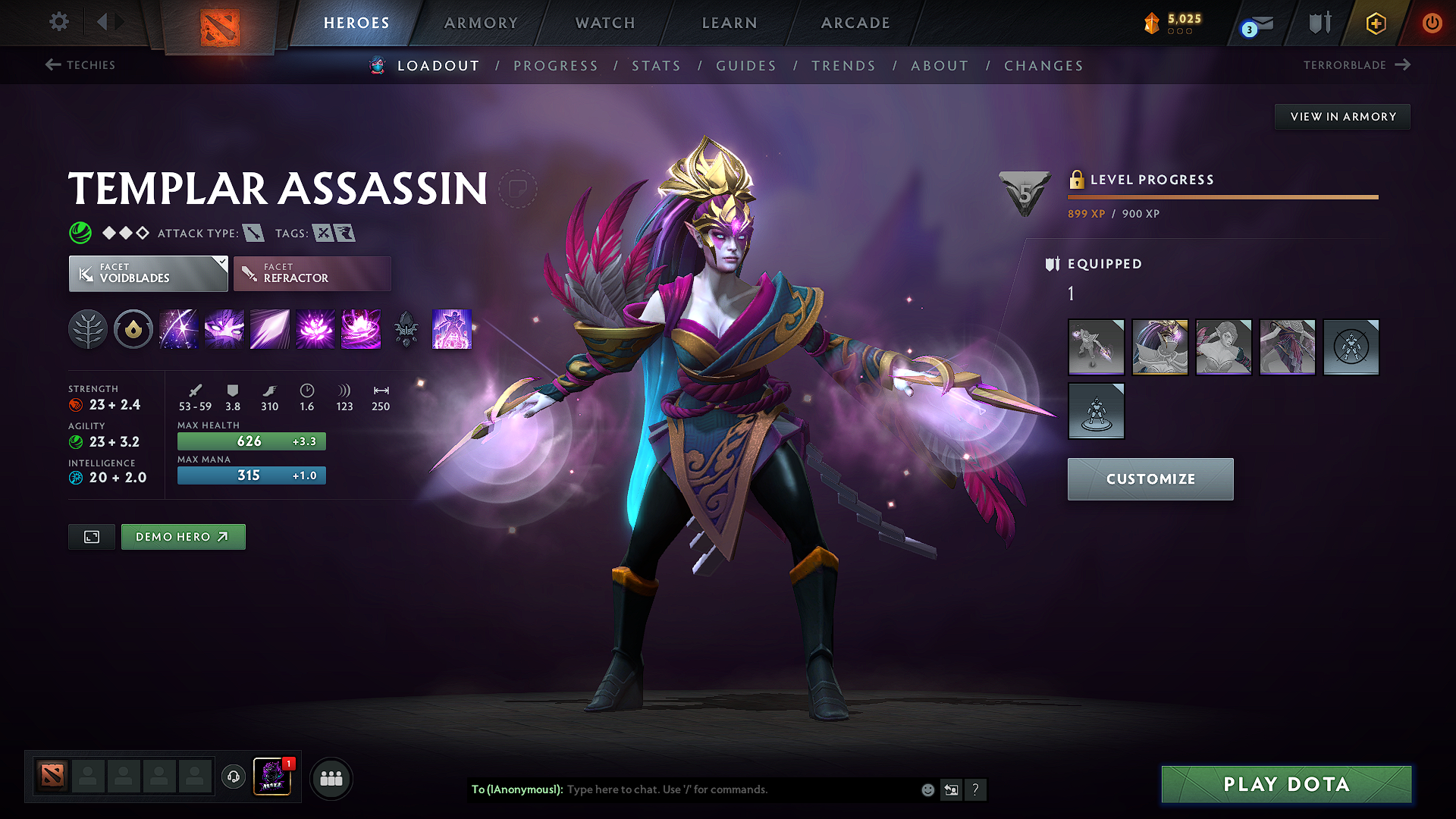Open the Templar Assassin talent tree icon
1456x819 pixels.
tap(88, 329)
